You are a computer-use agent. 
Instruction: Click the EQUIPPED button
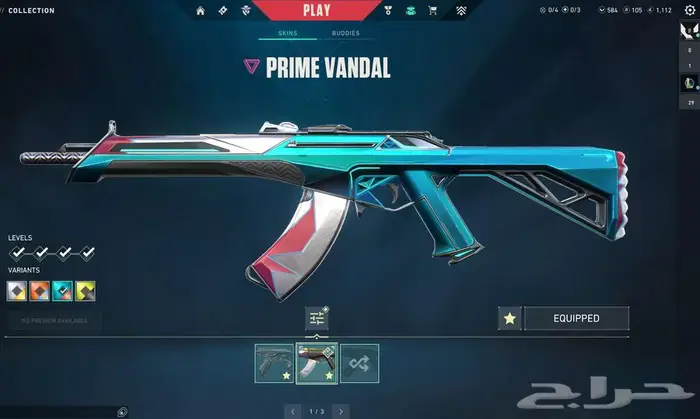576,319
